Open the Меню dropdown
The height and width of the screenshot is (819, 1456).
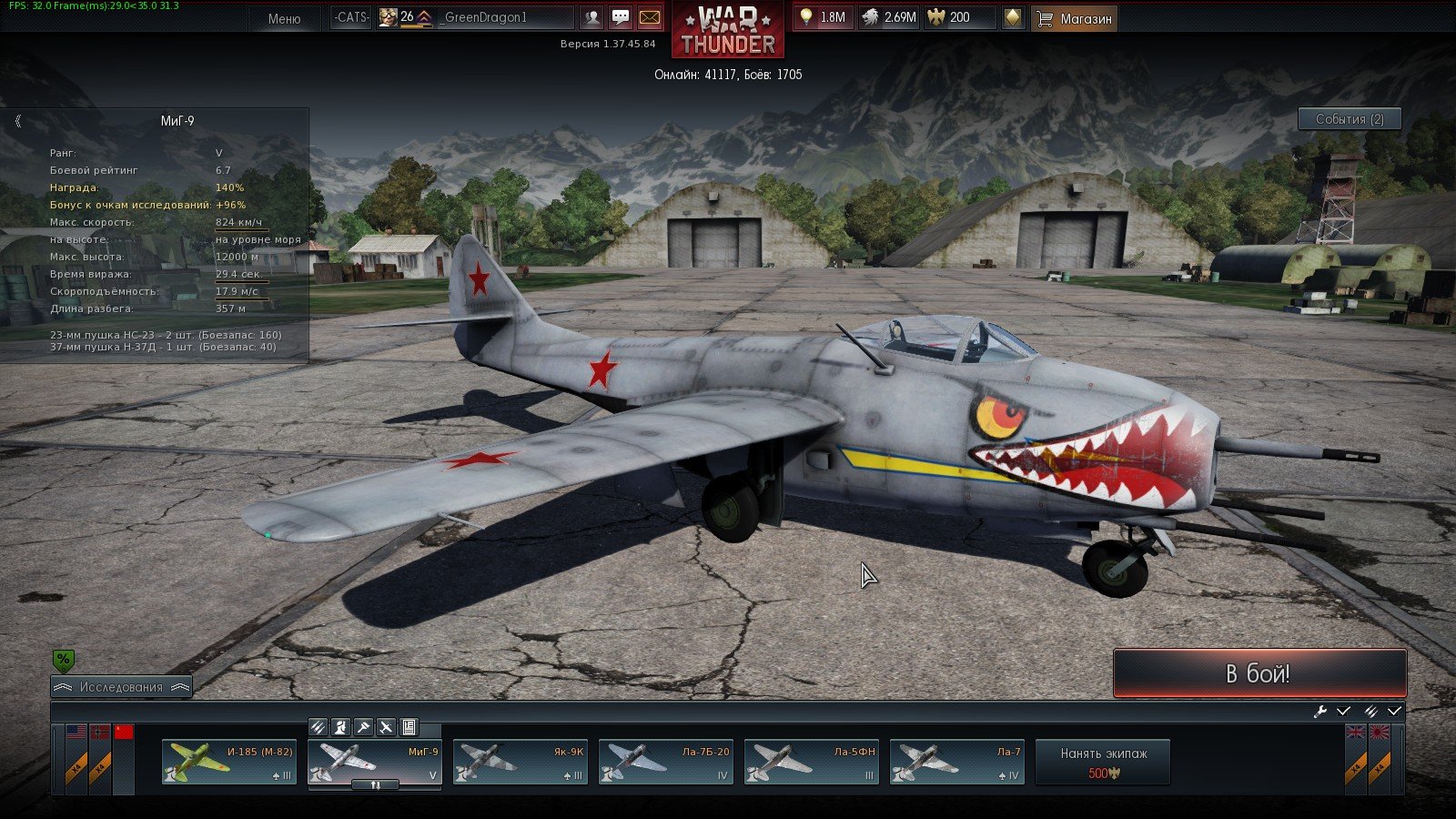(284, 18)
